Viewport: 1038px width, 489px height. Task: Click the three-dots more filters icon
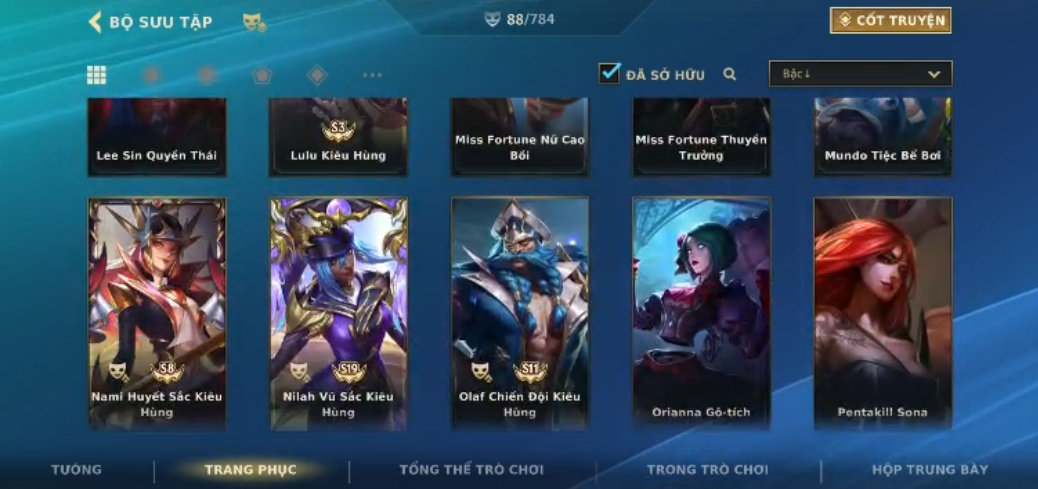pyautogui.click(x=372, y=75)
